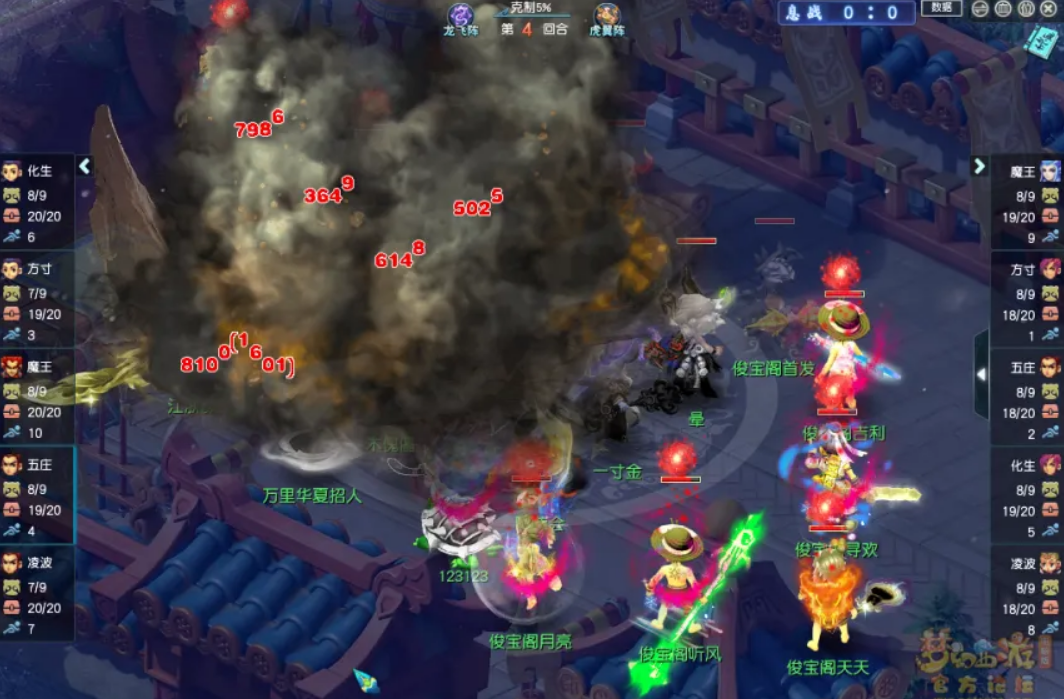Collapse the left team panel arrow

click(85, 166)
